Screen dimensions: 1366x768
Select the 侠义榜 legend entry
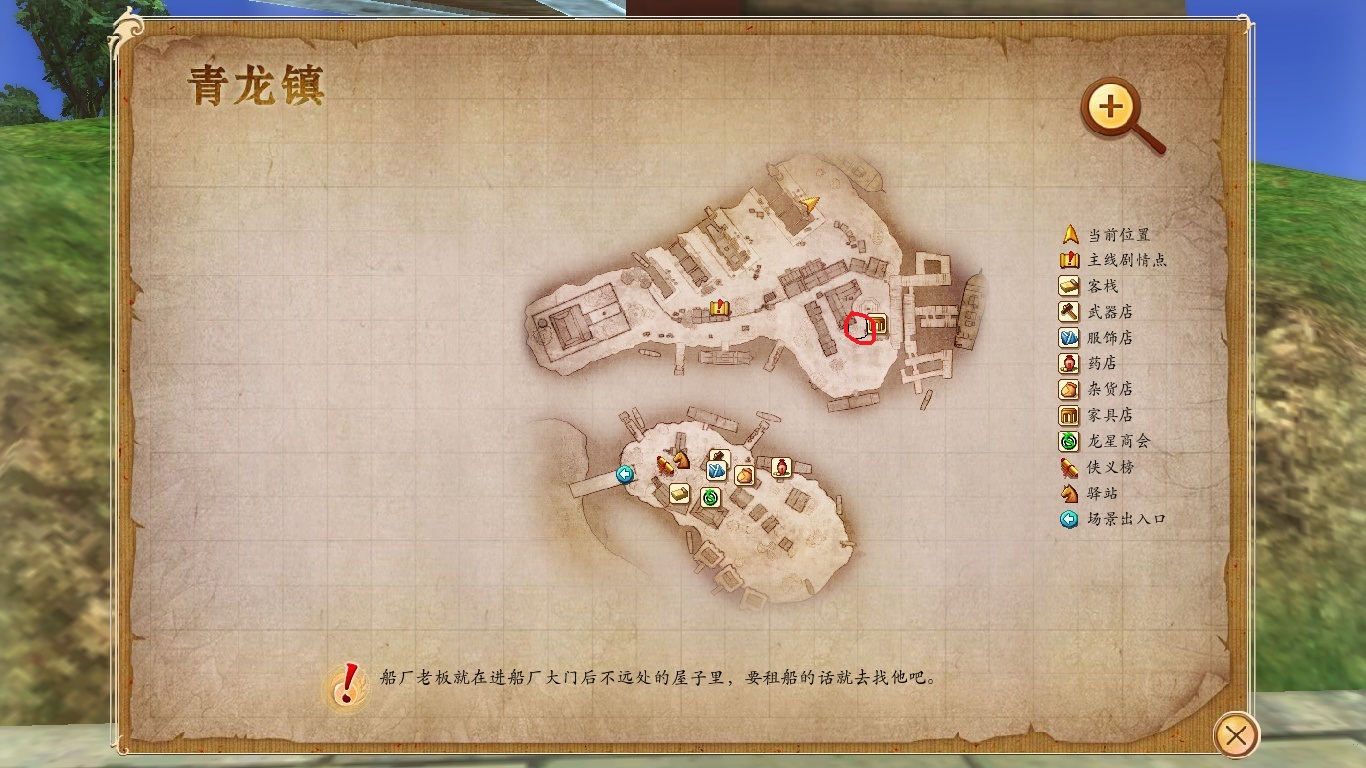pyautogui.click(x=1110, y=467)
